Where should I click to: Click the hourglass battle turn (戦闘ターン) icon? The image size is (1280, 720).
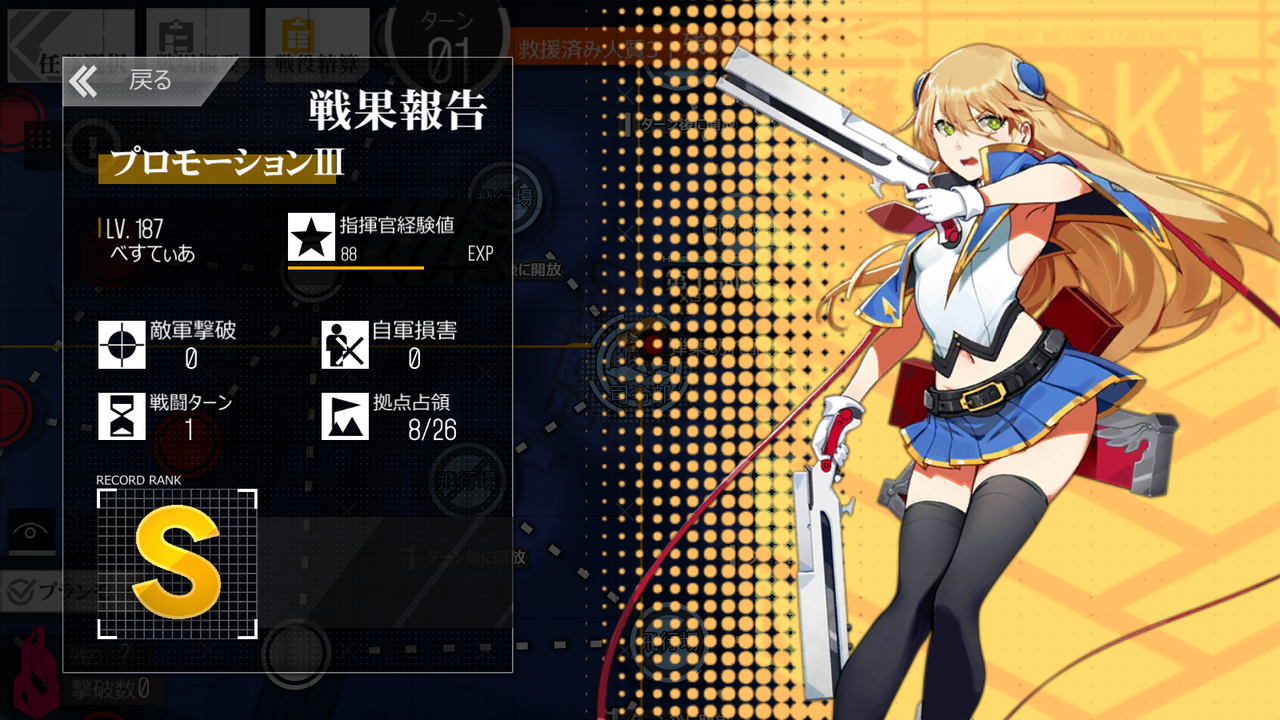[120, 417]
